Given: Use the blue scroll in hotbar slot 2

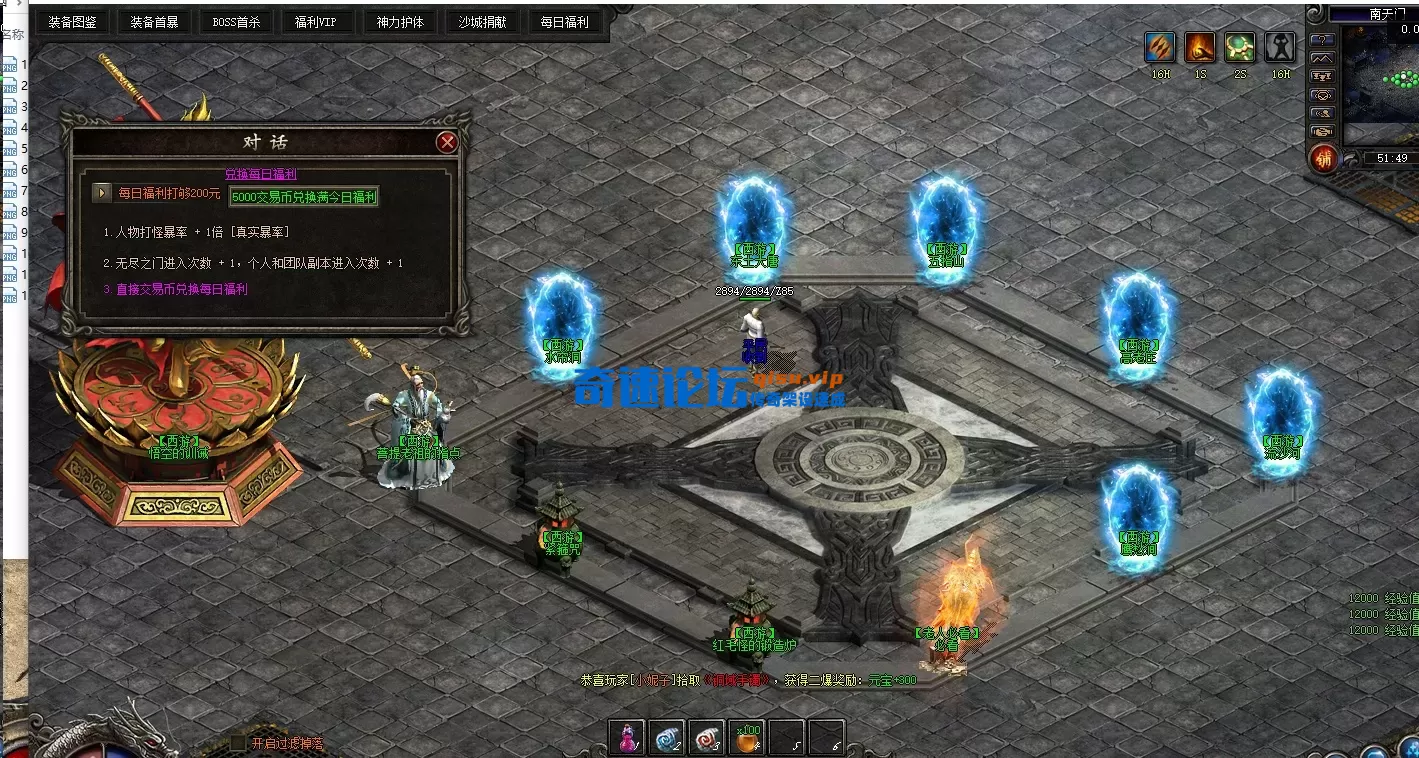Looking at the screenshot, I should [668, 738].
